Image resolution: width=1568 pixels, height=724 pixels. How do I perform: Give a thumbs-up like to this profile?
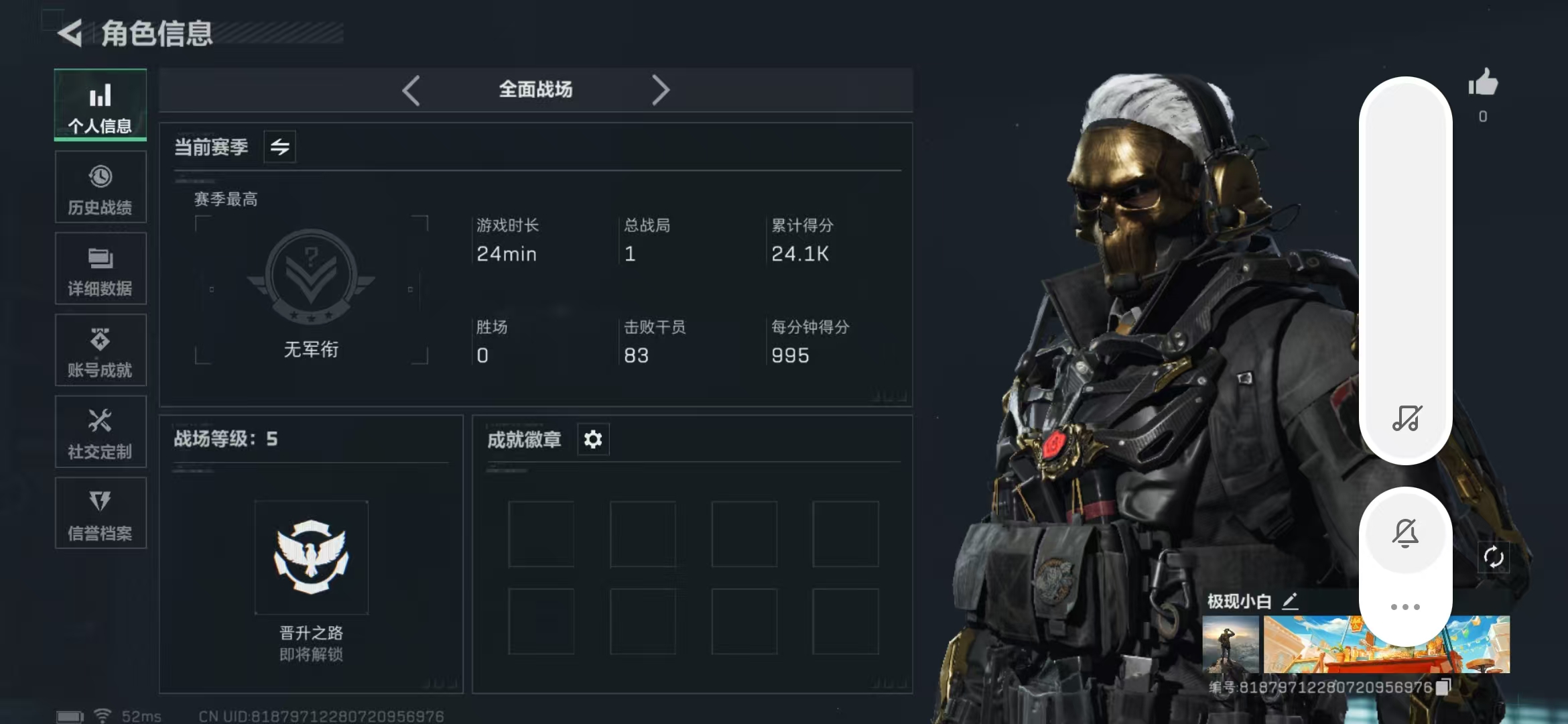point(1482,84)
